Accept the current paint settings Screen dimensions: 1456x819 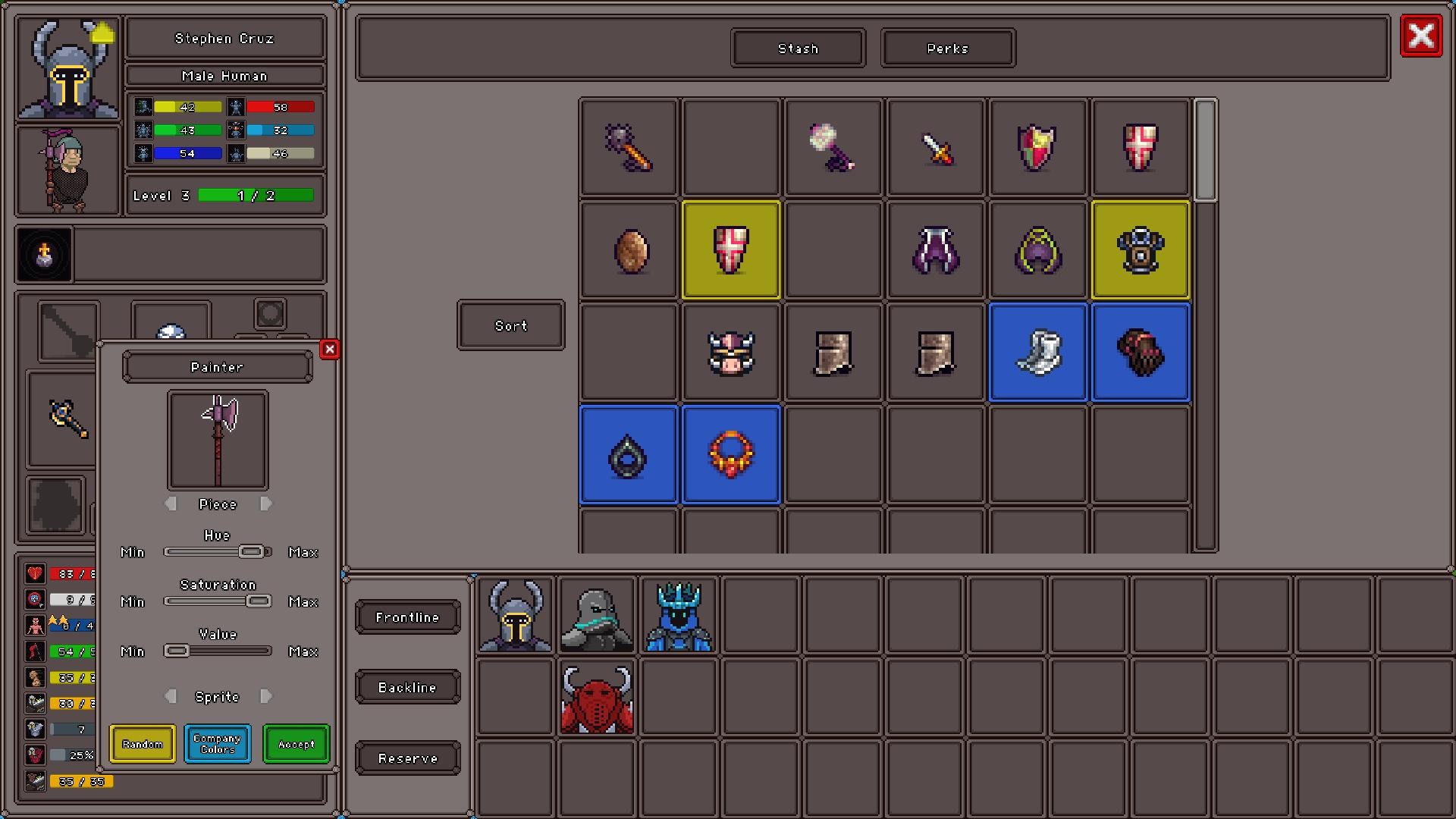point(295,744)
